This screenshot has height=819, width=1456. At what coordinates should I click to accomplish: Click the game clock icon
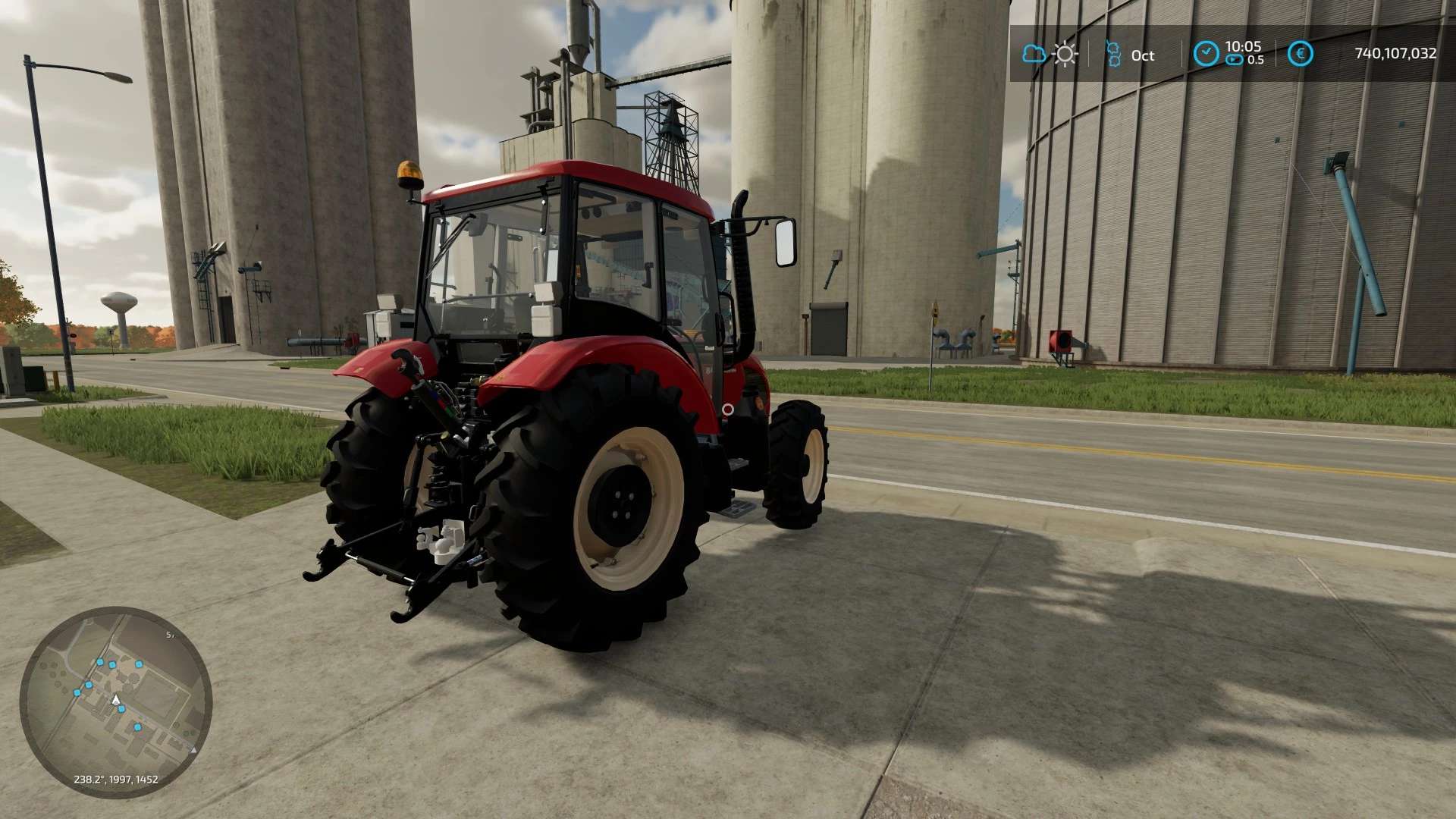1206,54
